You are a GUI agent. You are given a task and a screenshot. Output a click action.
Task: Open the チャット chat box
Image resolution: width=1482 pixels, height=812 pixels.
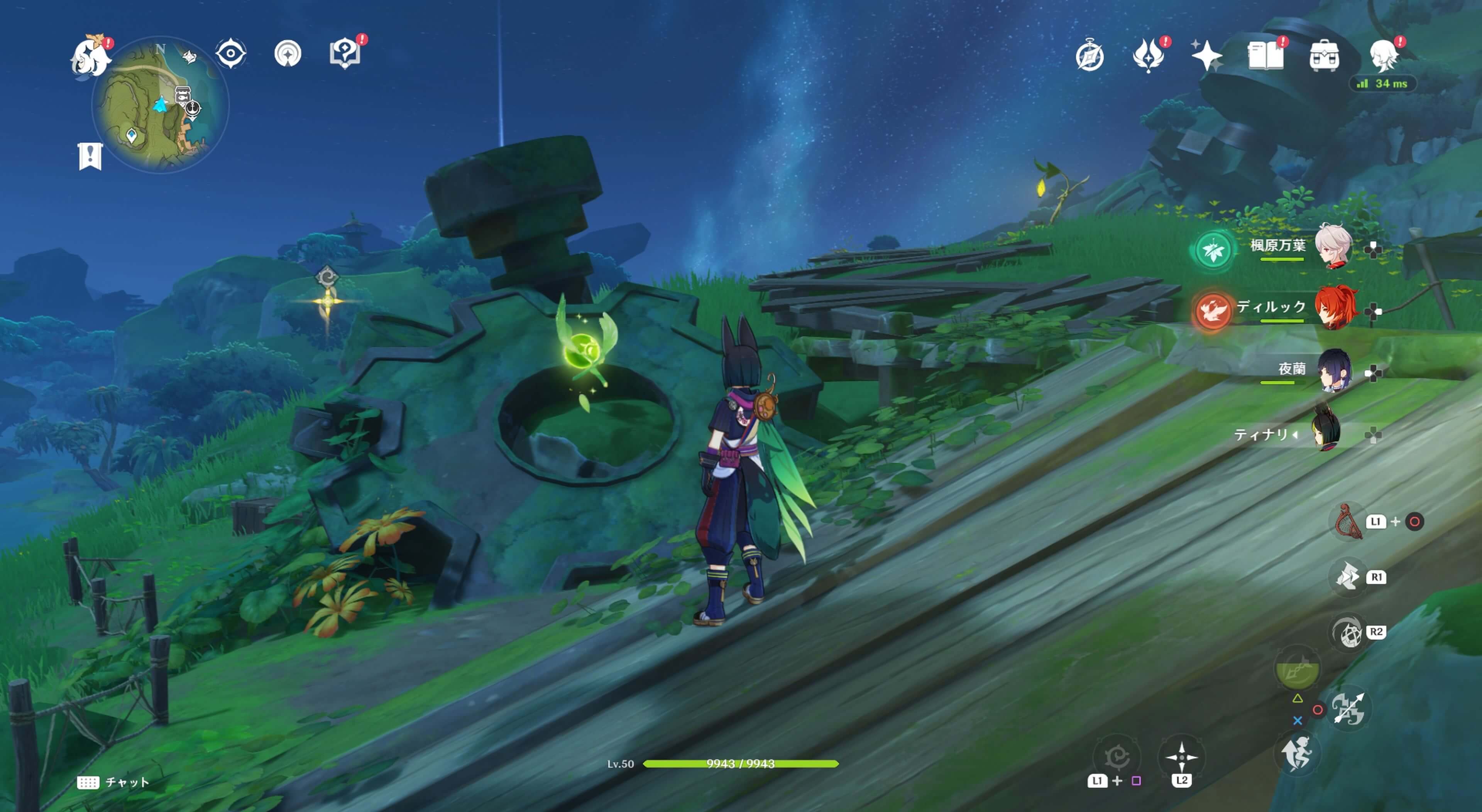pos(113,782)
